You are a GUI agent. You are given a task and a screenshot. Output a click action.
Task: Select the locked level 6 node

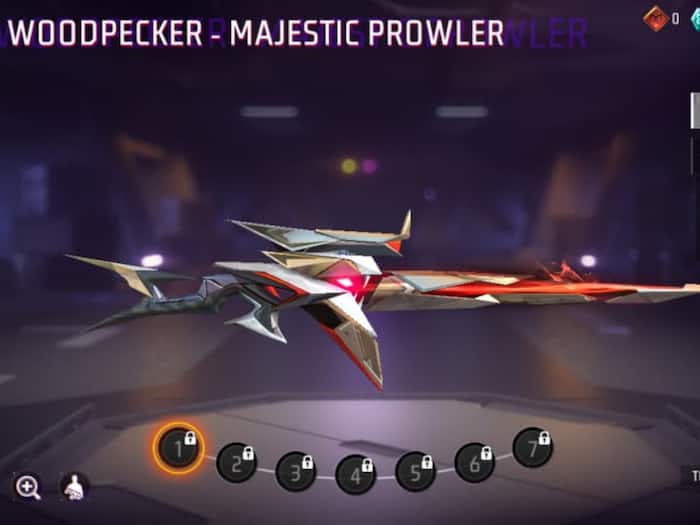pos(474,462)
